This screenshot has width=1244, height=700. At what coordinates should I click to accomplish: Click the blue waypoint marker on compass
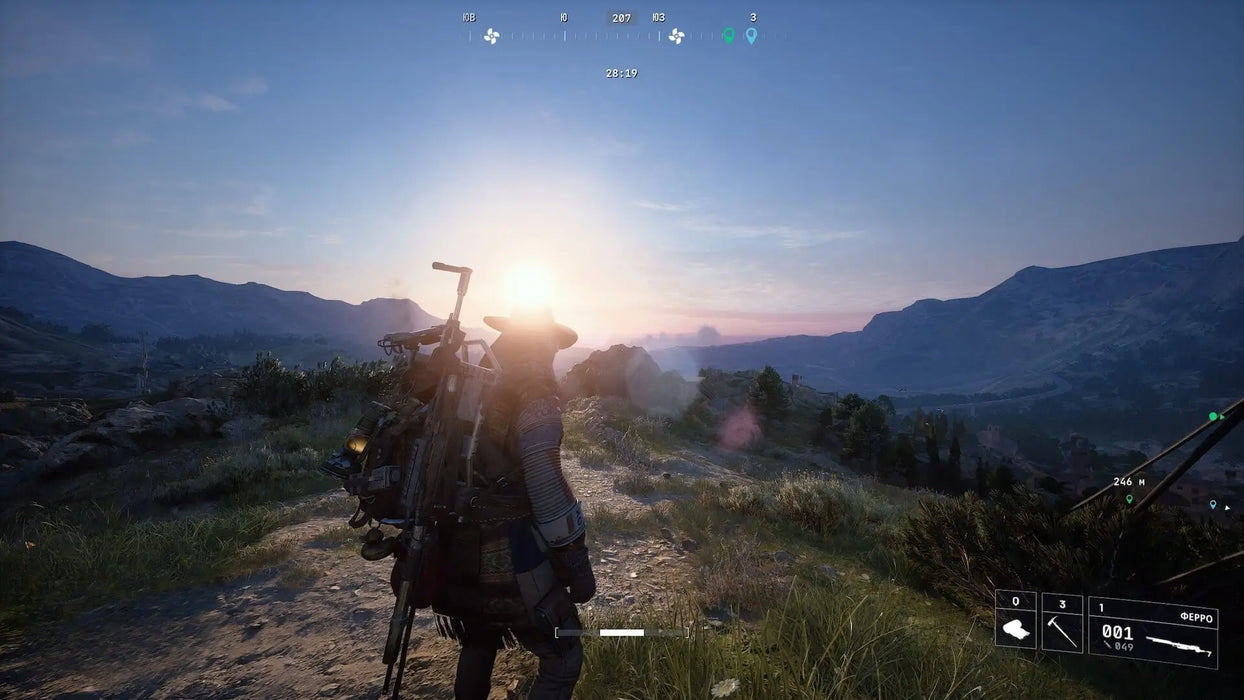(751, 35)
